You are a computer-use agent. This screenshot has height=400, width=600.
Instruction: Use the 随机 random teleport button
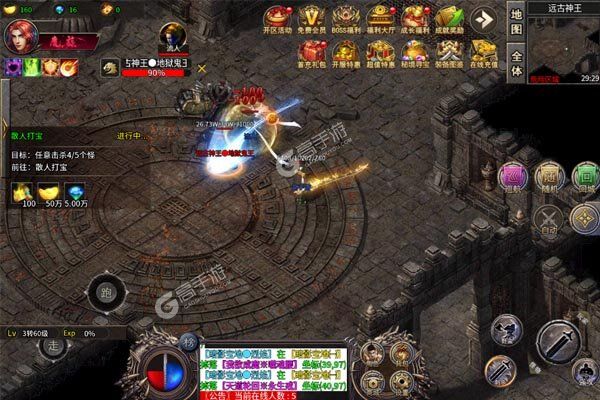point(547,177)
